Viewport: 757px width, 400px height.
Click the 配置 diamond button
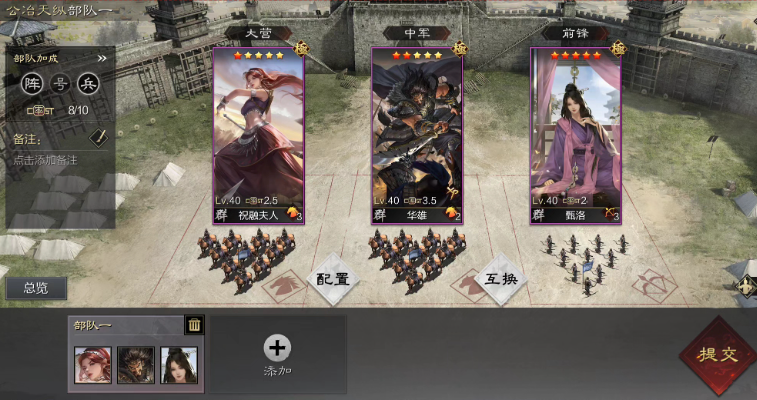(x=332, y=279)
